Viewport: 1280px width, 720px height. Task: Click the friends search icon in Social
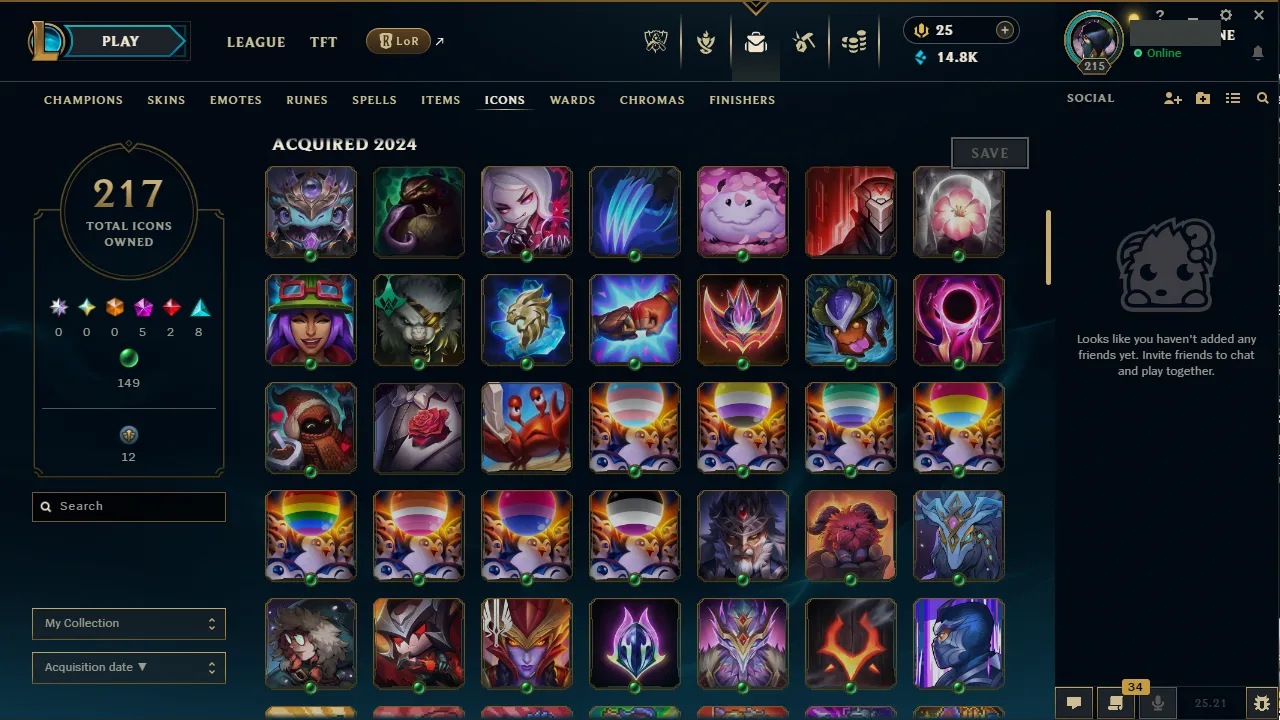tap(1262, 98)
